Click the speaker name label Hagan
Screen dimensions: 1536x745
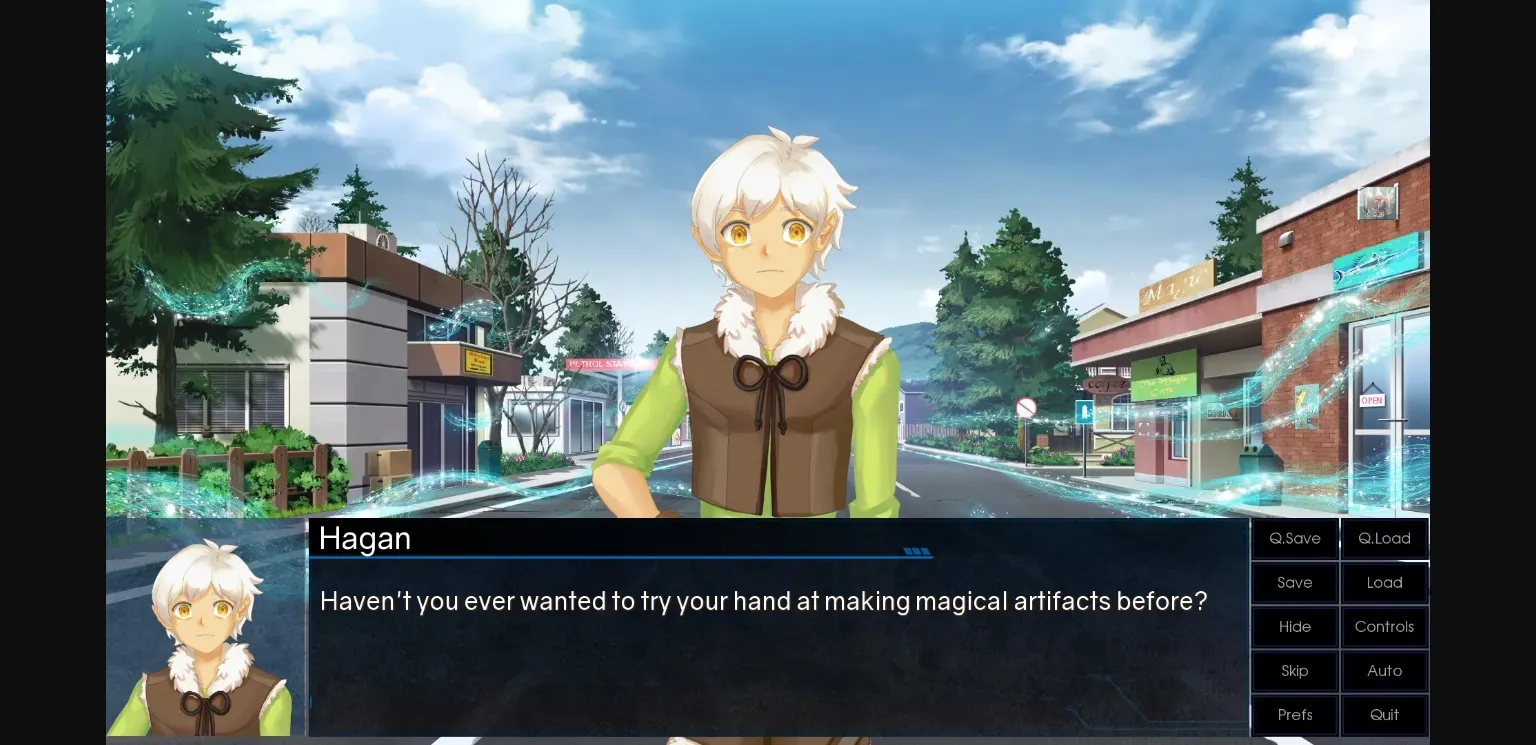(x=364, y=538)
